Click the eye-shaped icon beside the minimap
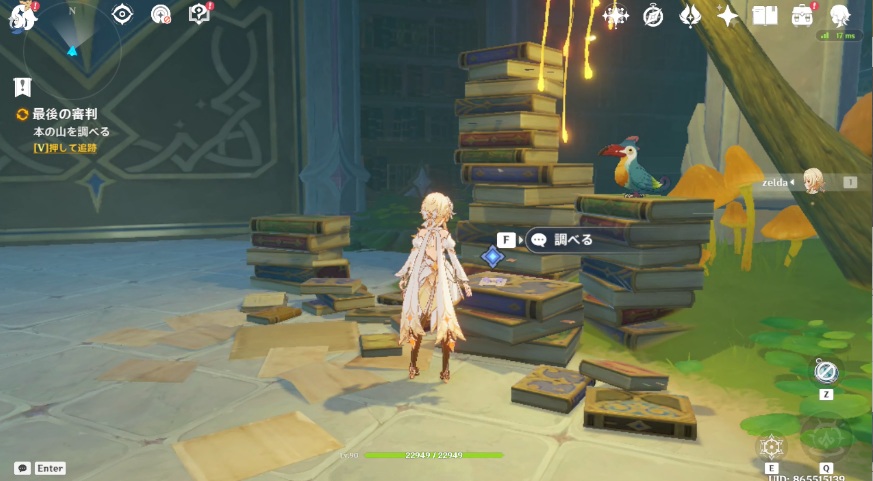873x481 pixels. tap(122, 14)
